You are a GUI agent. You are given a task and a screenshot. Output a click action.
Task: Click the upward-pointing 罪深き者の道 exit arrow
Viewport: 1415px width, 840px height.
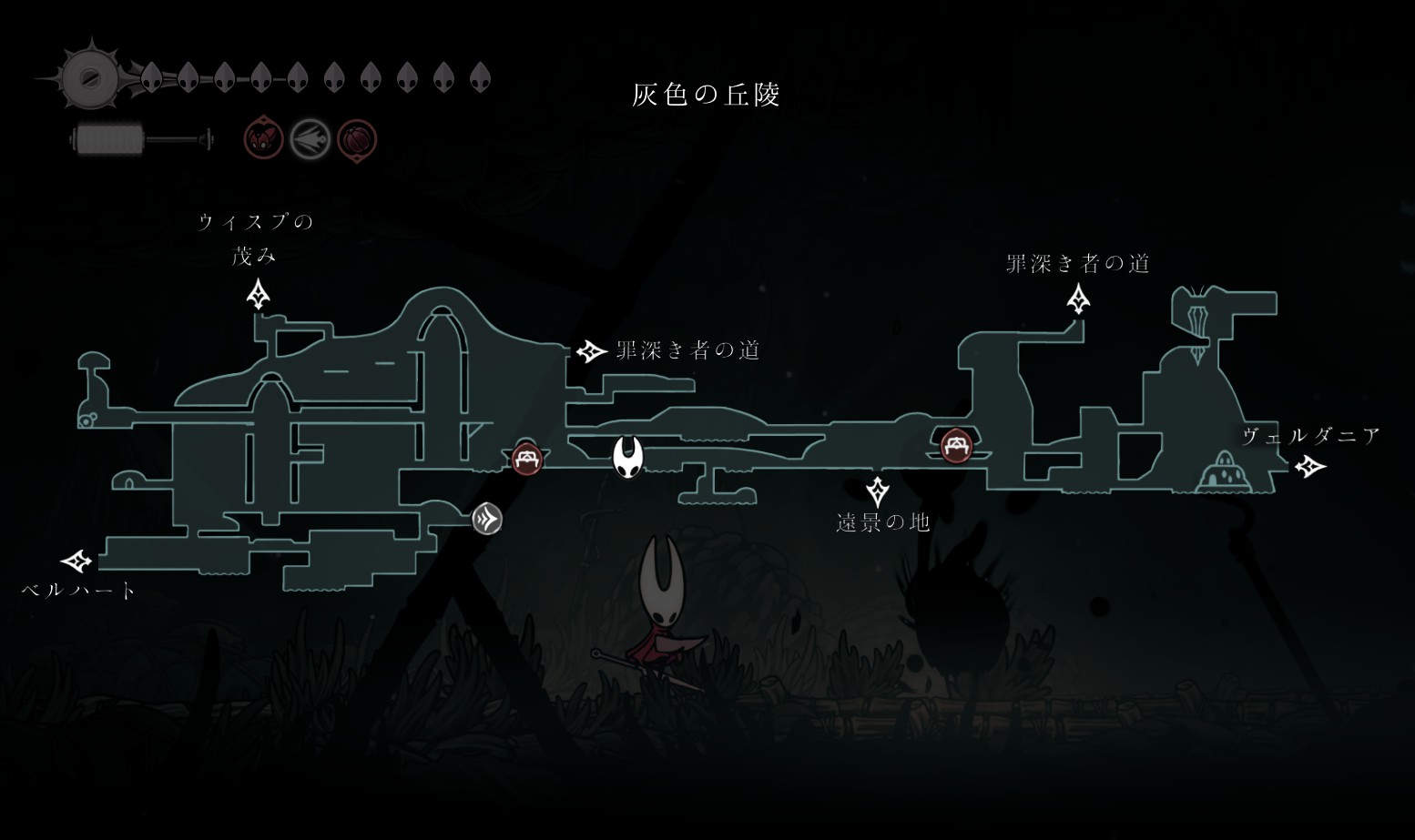(x=1079, y=299)
